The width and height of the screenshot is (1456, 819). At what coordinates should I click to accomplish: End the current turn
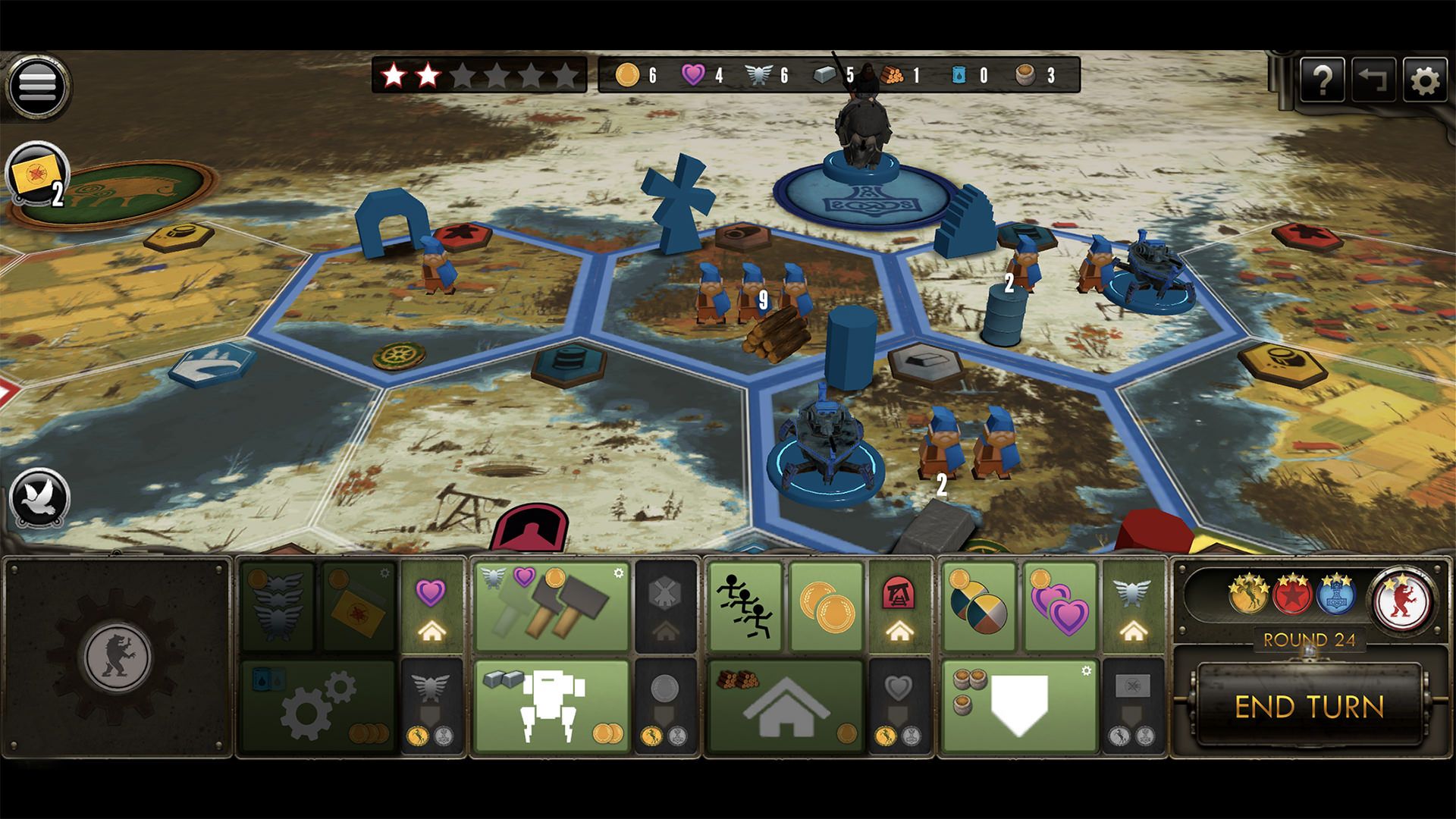pyautogui.click(x=1309, y=707)
